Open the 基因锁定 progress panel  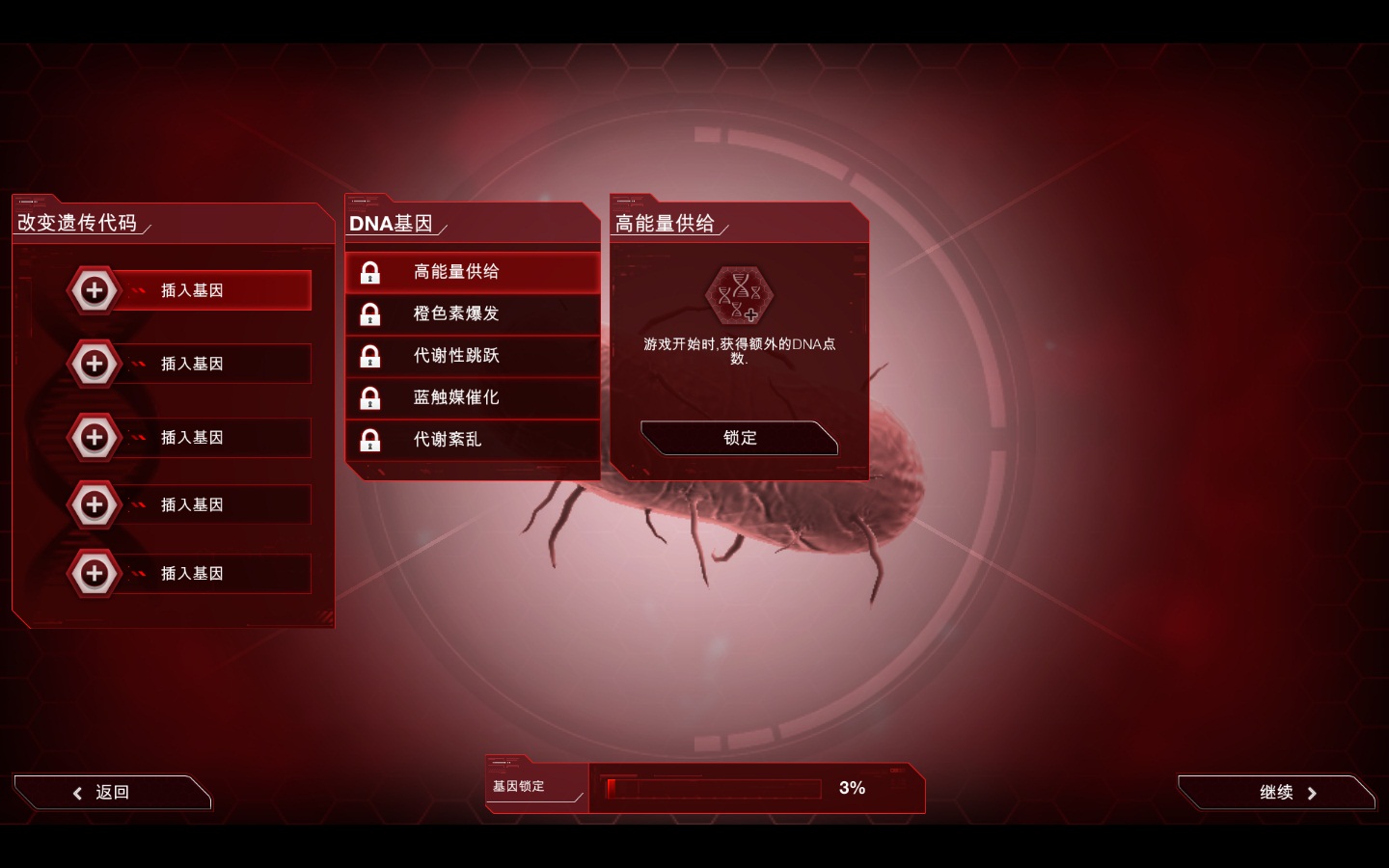pos(704,788)
